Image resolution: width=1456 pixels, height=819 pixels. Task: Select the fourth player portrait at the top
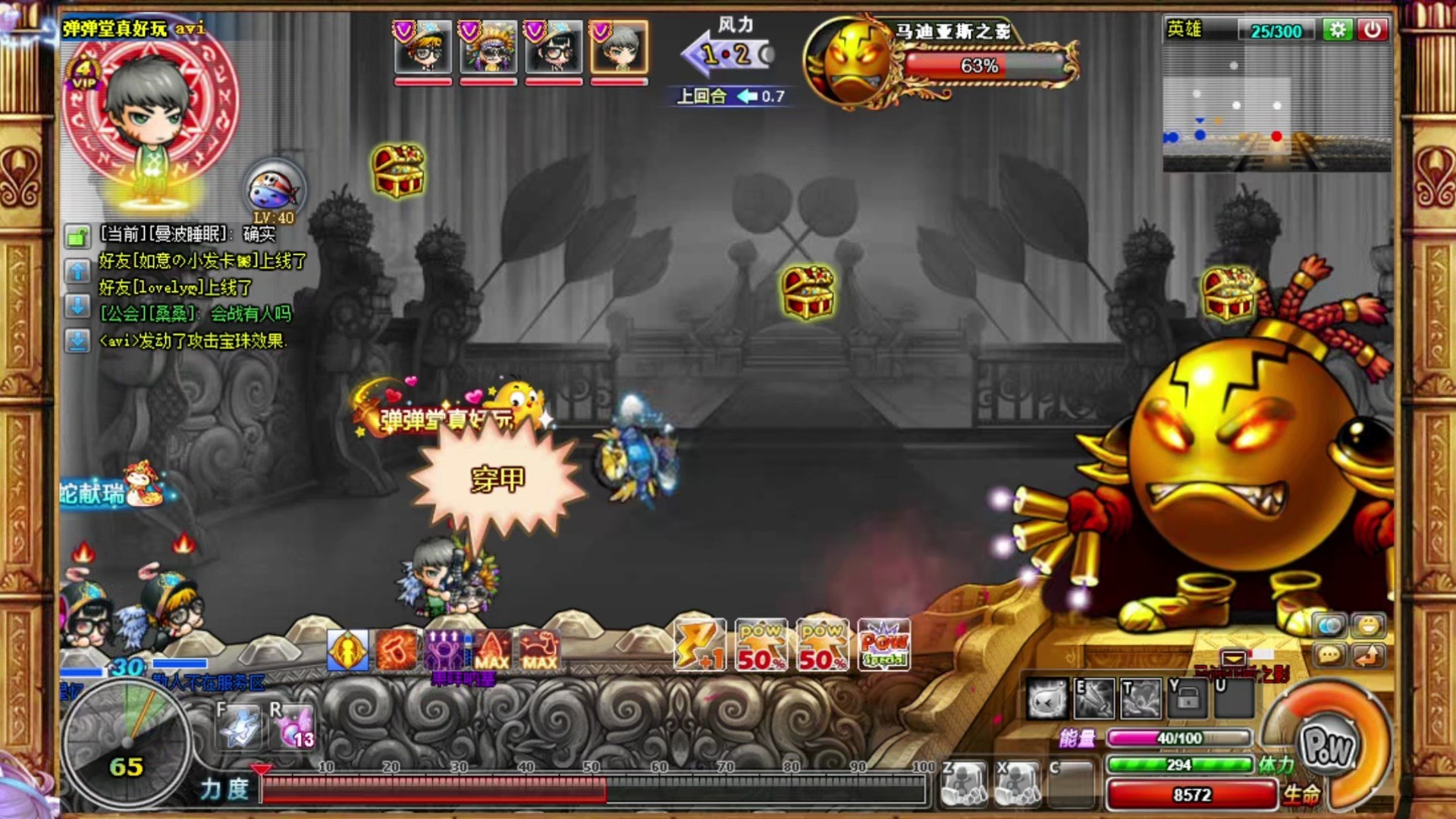pos(619,47)
